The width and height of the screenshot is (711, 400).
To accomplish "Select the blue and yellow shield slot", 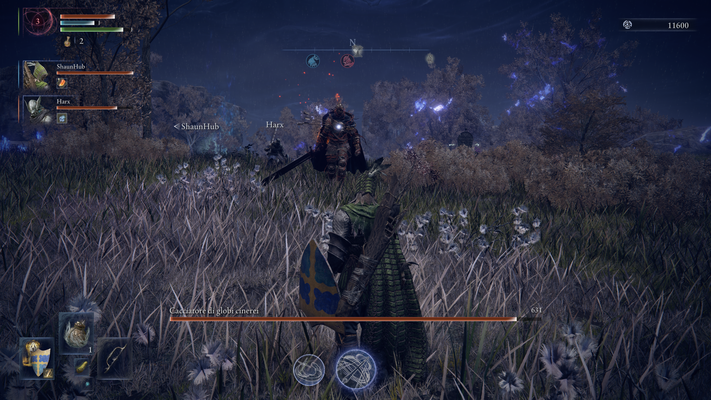I will (x=37, y=357).
